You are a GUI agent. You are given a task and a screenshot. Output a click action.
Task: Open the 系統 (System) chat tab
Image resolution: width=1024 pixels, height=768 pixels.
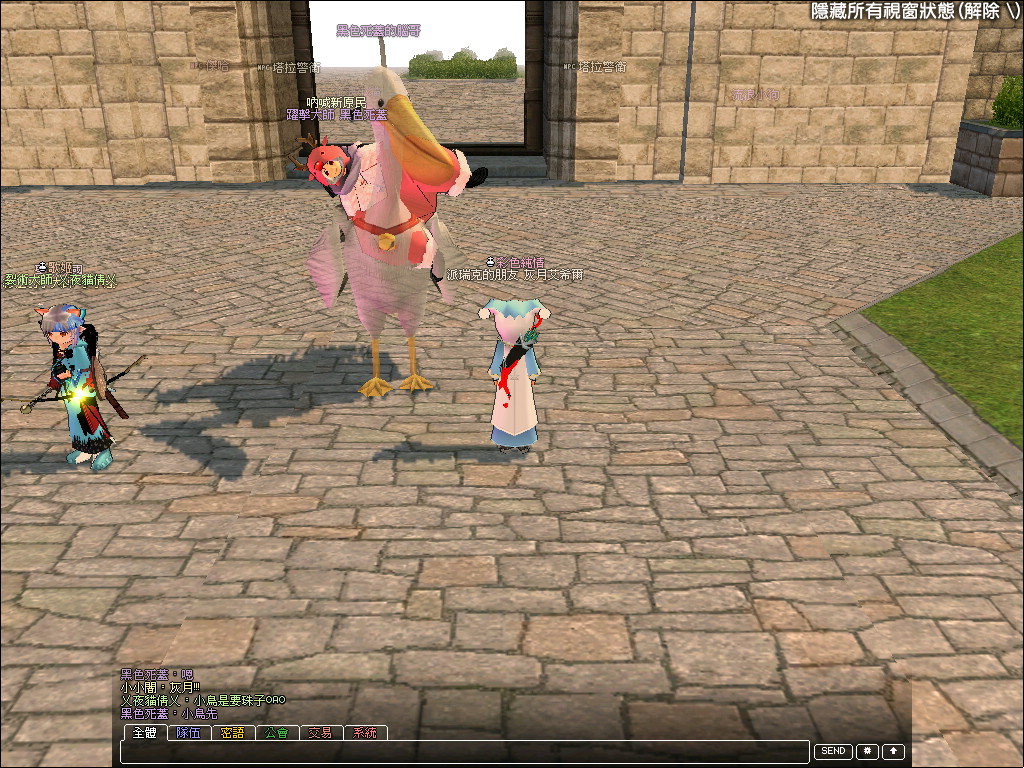pyautogui.click(x=365, y=733)
